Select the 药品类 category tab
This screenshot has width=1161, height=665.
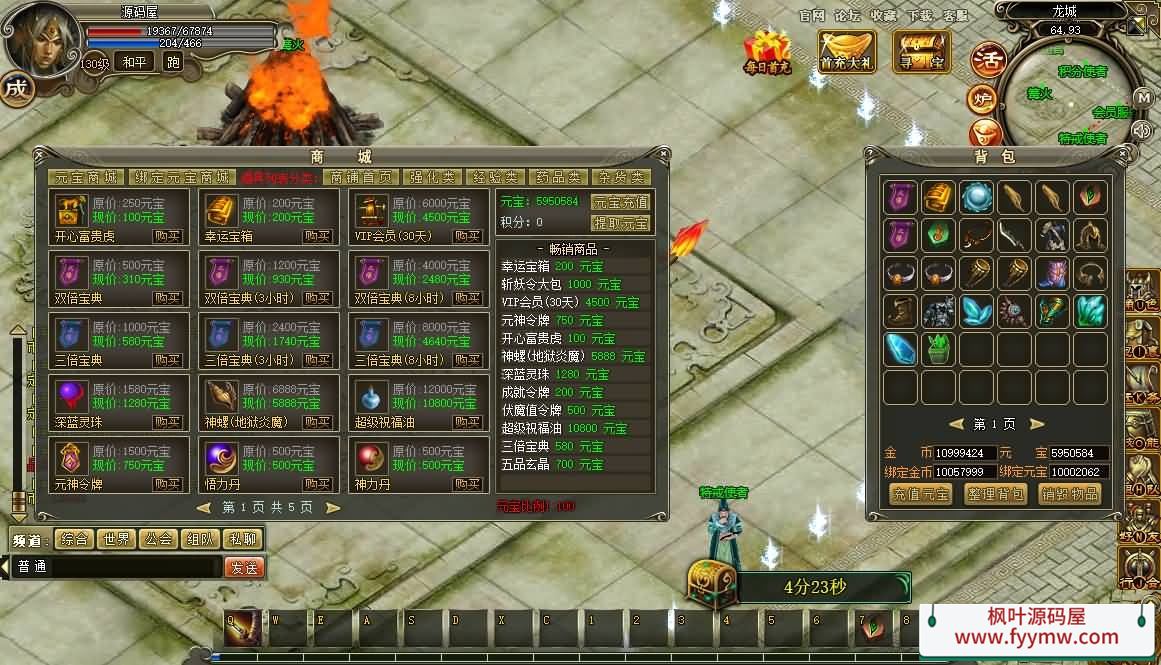click(558, 177)
